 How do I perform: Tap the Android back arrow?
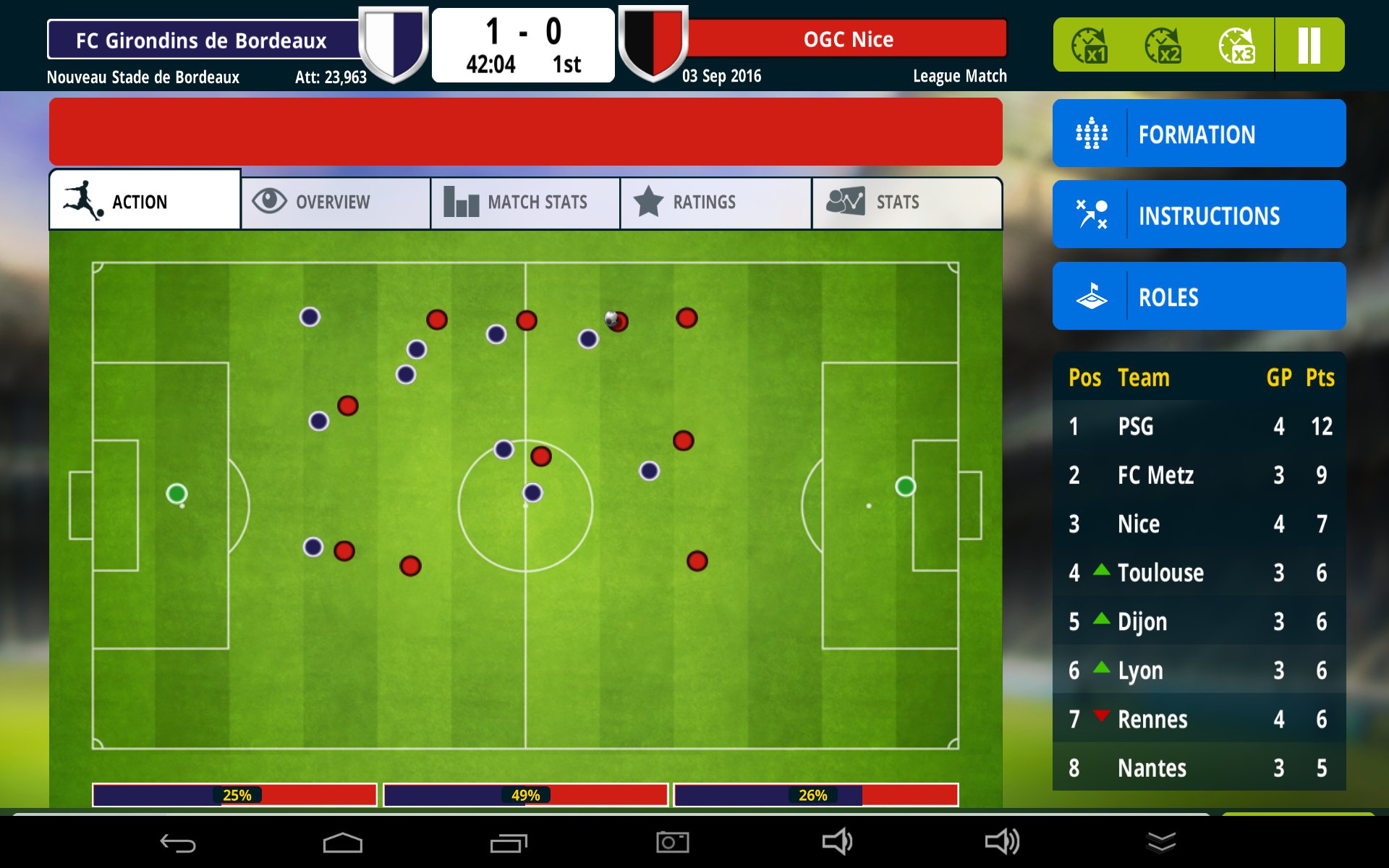(178, 843)
